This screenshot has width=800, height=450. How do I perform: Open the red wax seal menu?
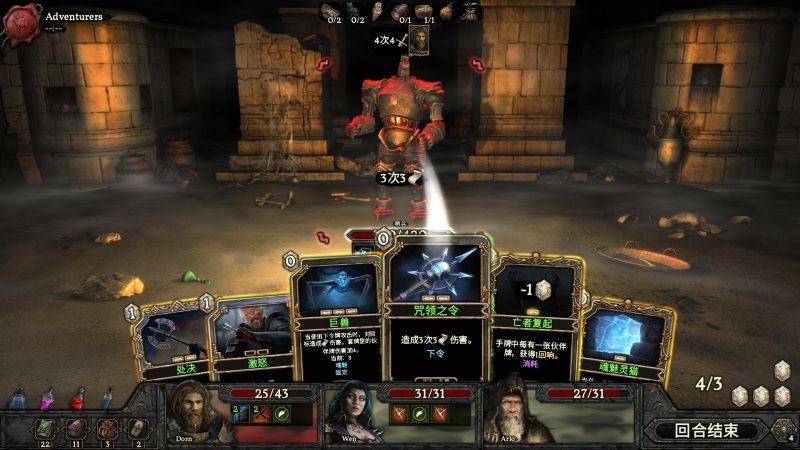(x=20, y=22)
